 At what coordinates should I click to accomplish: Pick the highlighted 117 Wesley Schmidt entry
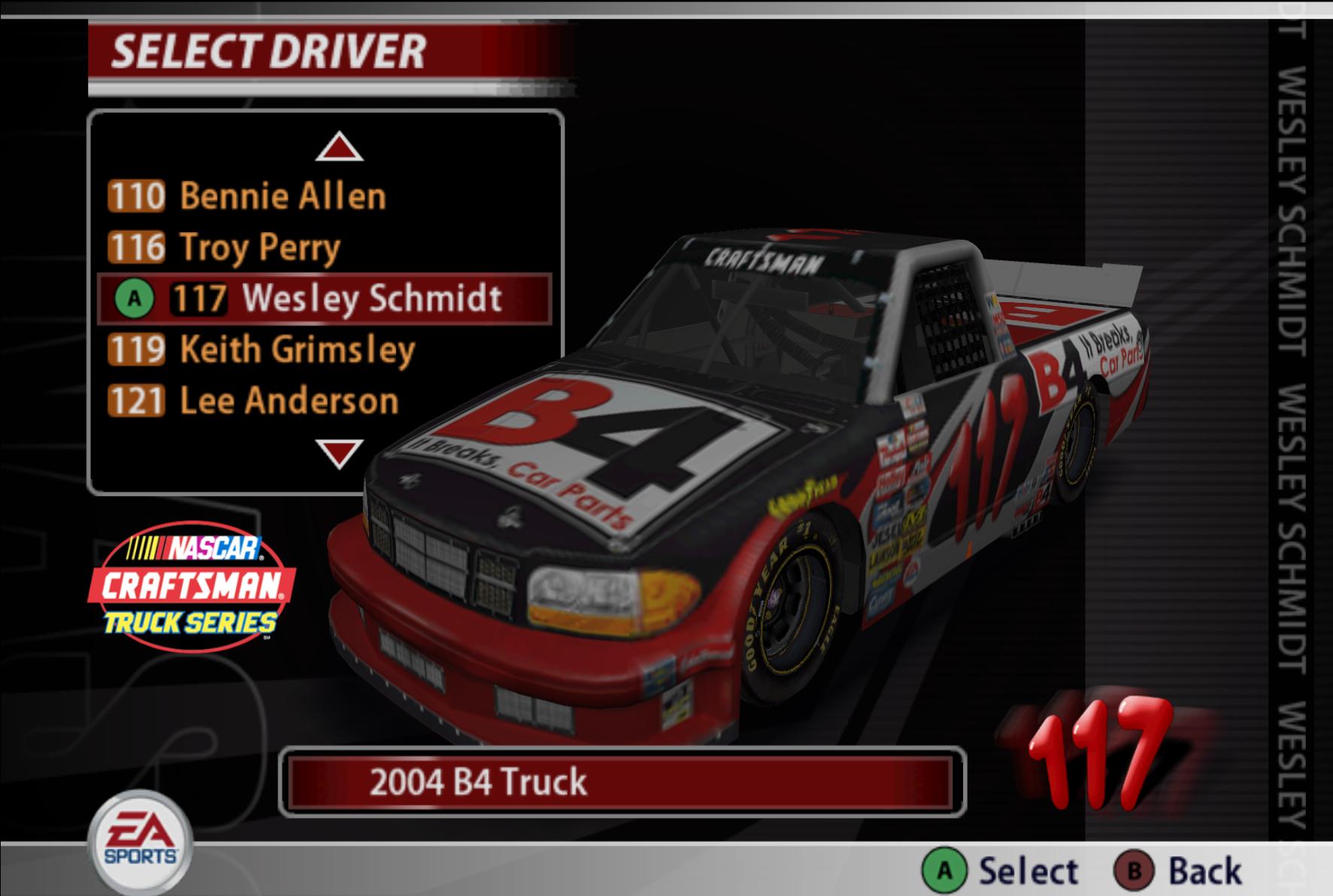pos(325,298)
